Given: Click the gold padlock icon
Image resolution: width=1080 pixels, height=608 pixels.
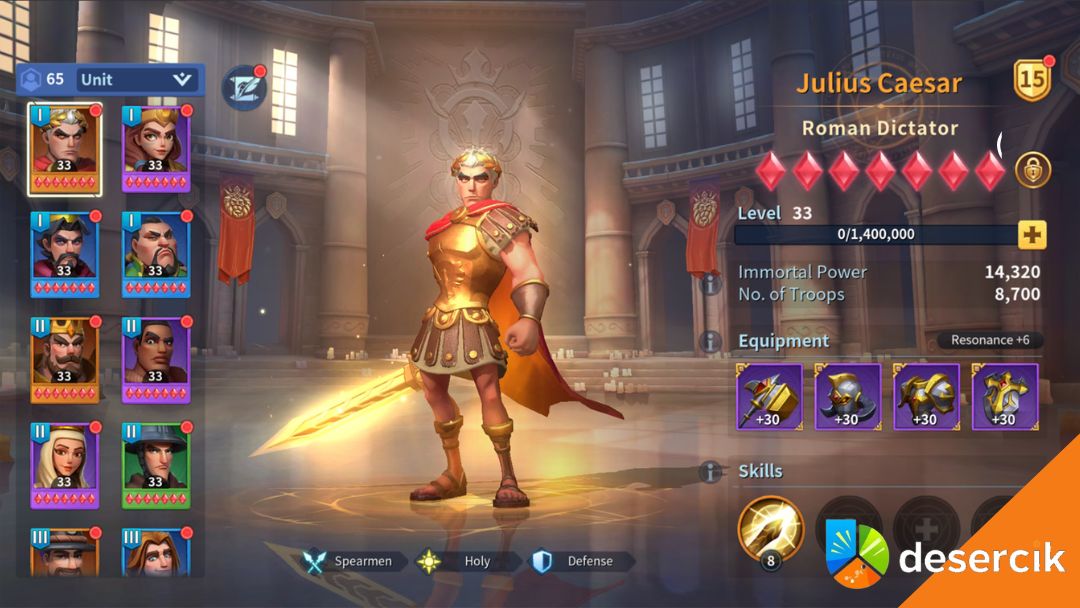Looking at the screenshot, I should click(x=1033, y=170).
